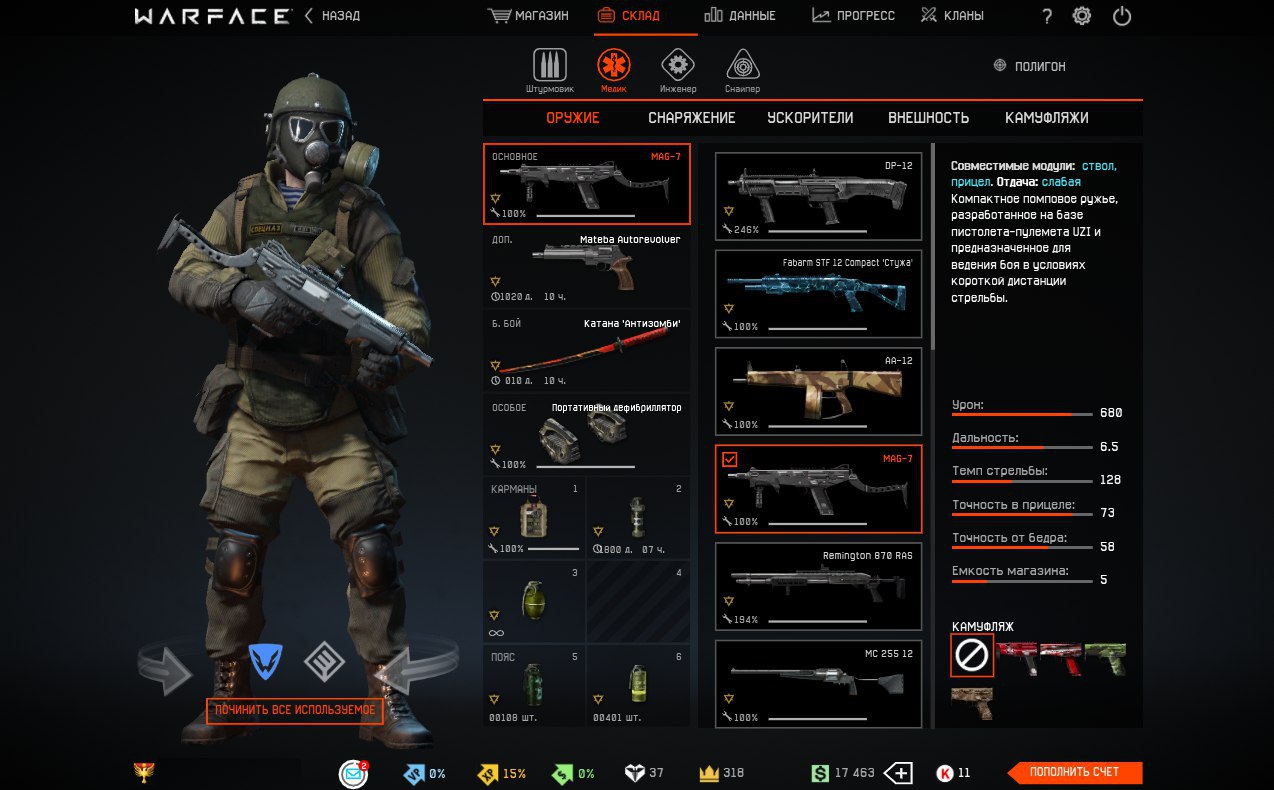Select the Mateba Autorevolver sidearm slot
Viewport: 1274px width, 790px height.
(586, 267)
